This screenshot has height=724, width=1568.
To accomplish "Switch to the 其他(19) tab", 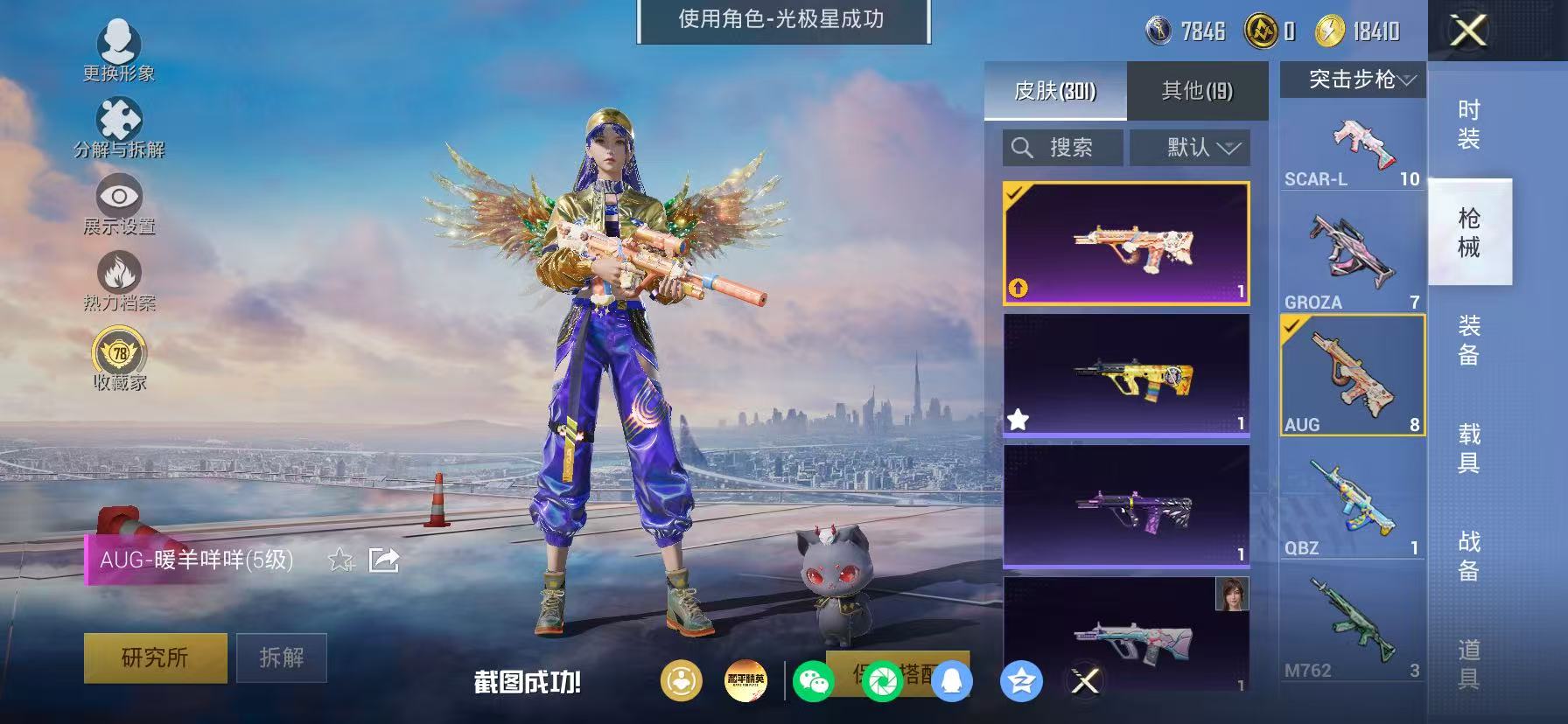I will [1199, 90].
